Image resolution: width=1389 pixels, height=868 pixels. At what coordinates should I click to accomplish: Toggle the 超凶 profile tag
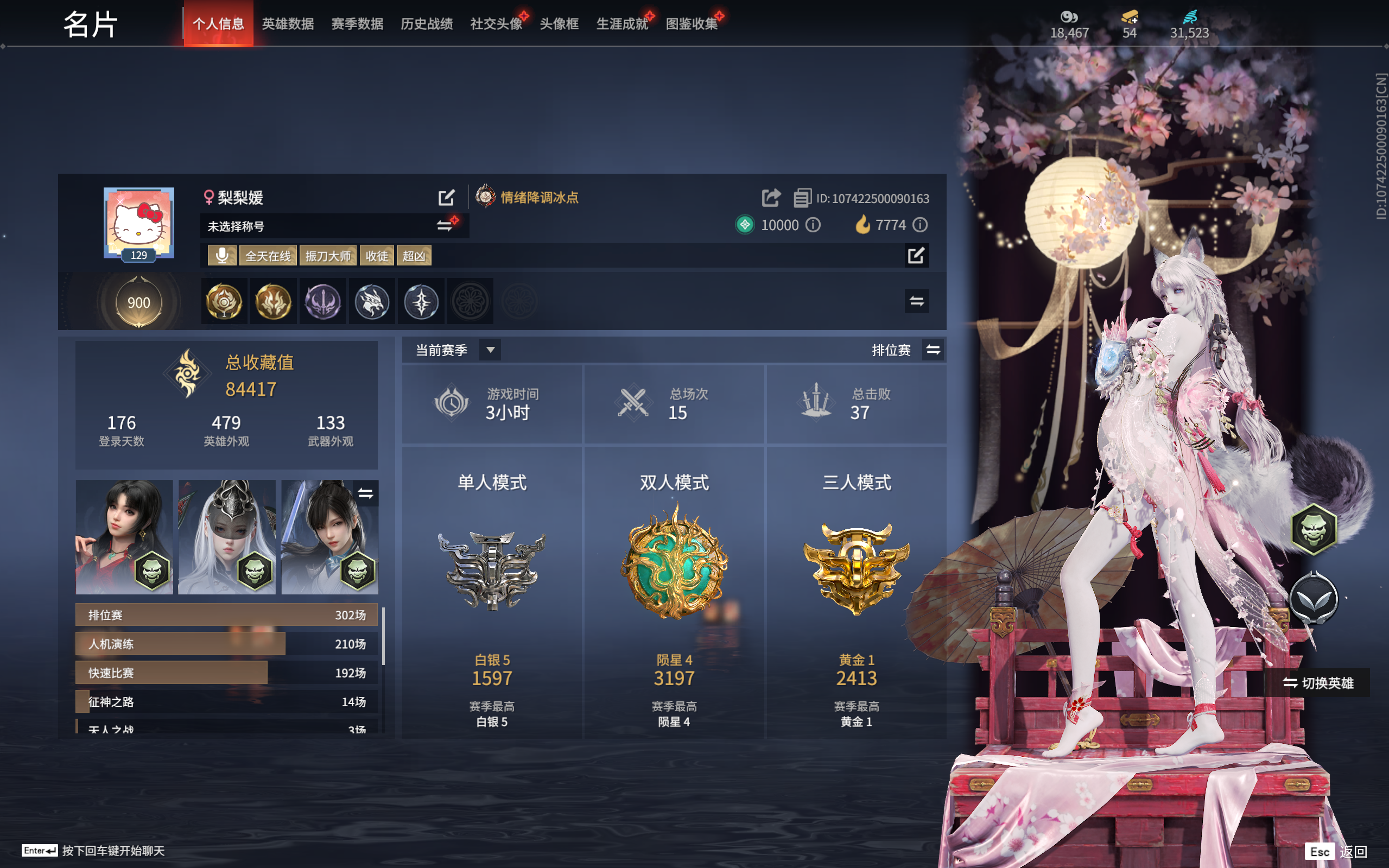coord(414,256)
